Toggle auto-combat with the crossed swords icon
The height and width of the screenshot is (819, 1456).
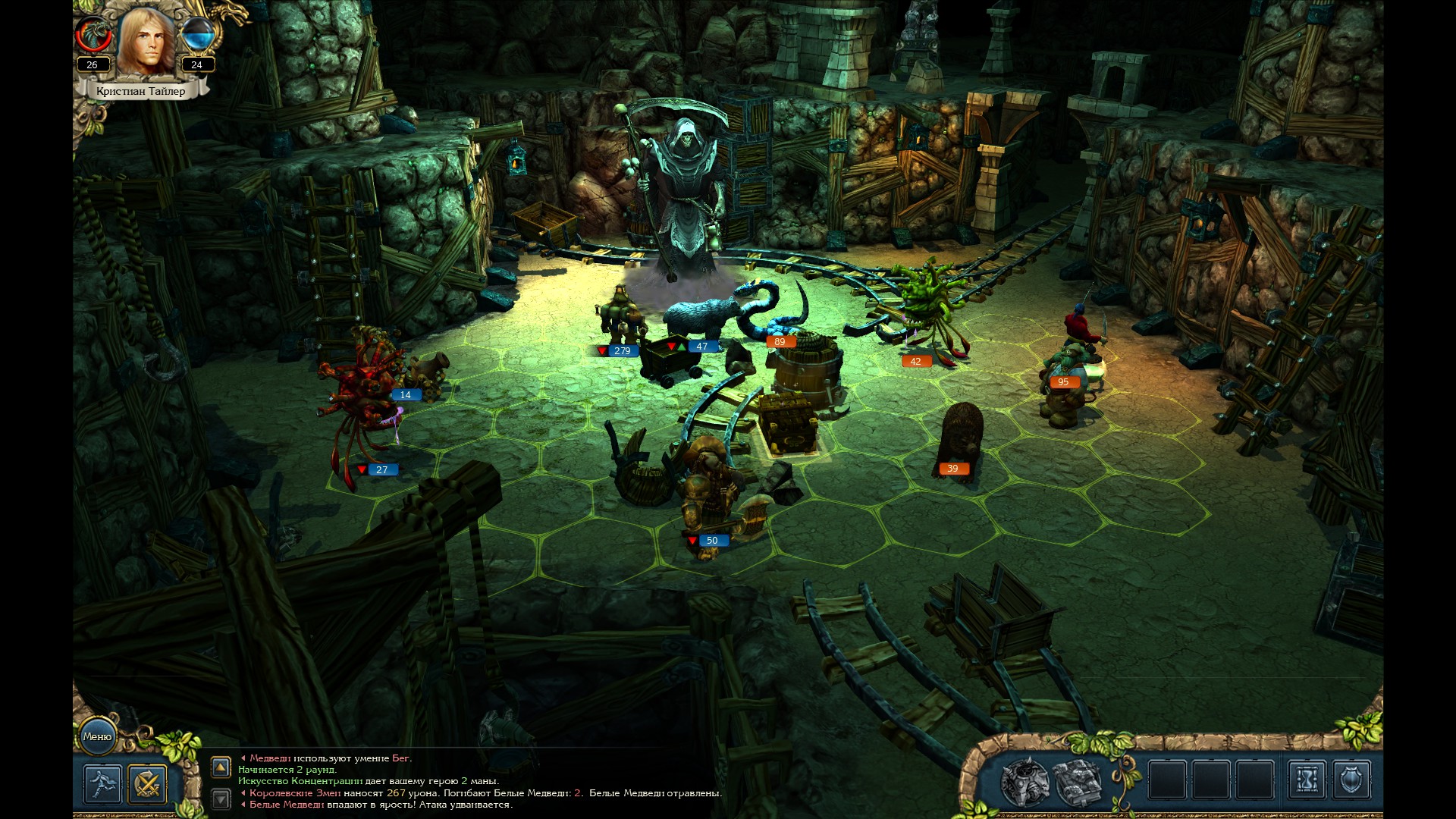click(x=146, y=783)
